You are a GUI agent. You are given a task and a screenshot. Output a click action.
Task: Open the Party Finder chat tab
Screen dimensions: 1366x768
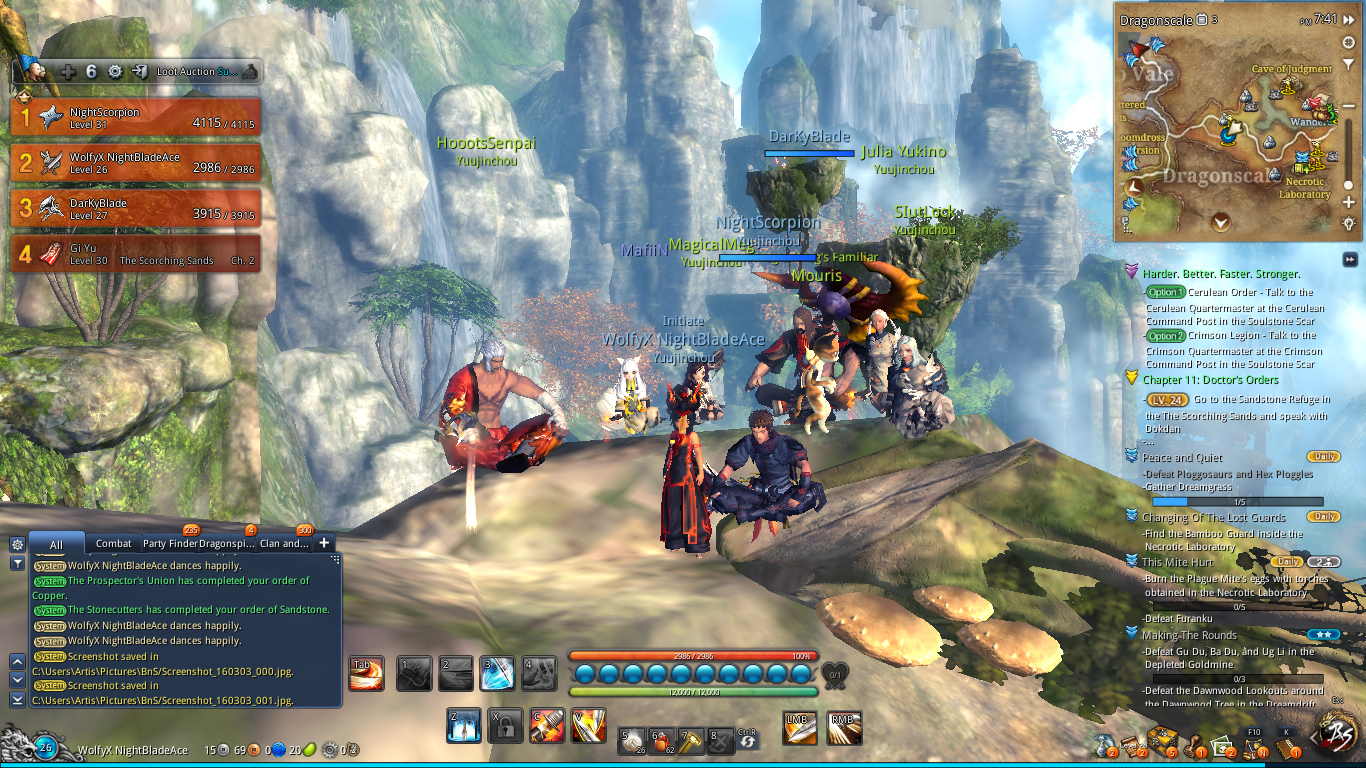(170, 543)
